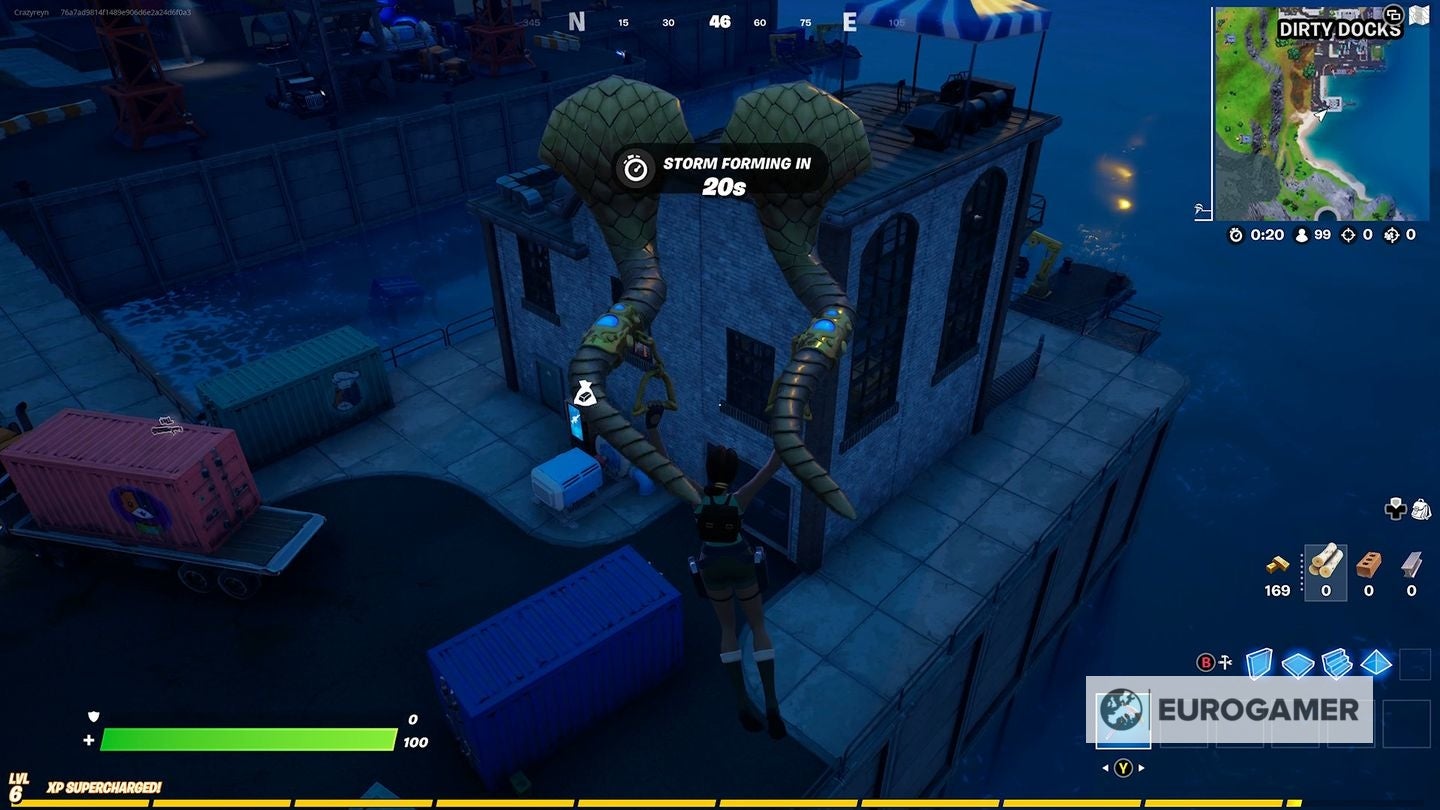Image resolution: width=1440 pixels, height=810 pixels.
Task: Click the eliminations crosshair icon
Action: [1348, 236]
